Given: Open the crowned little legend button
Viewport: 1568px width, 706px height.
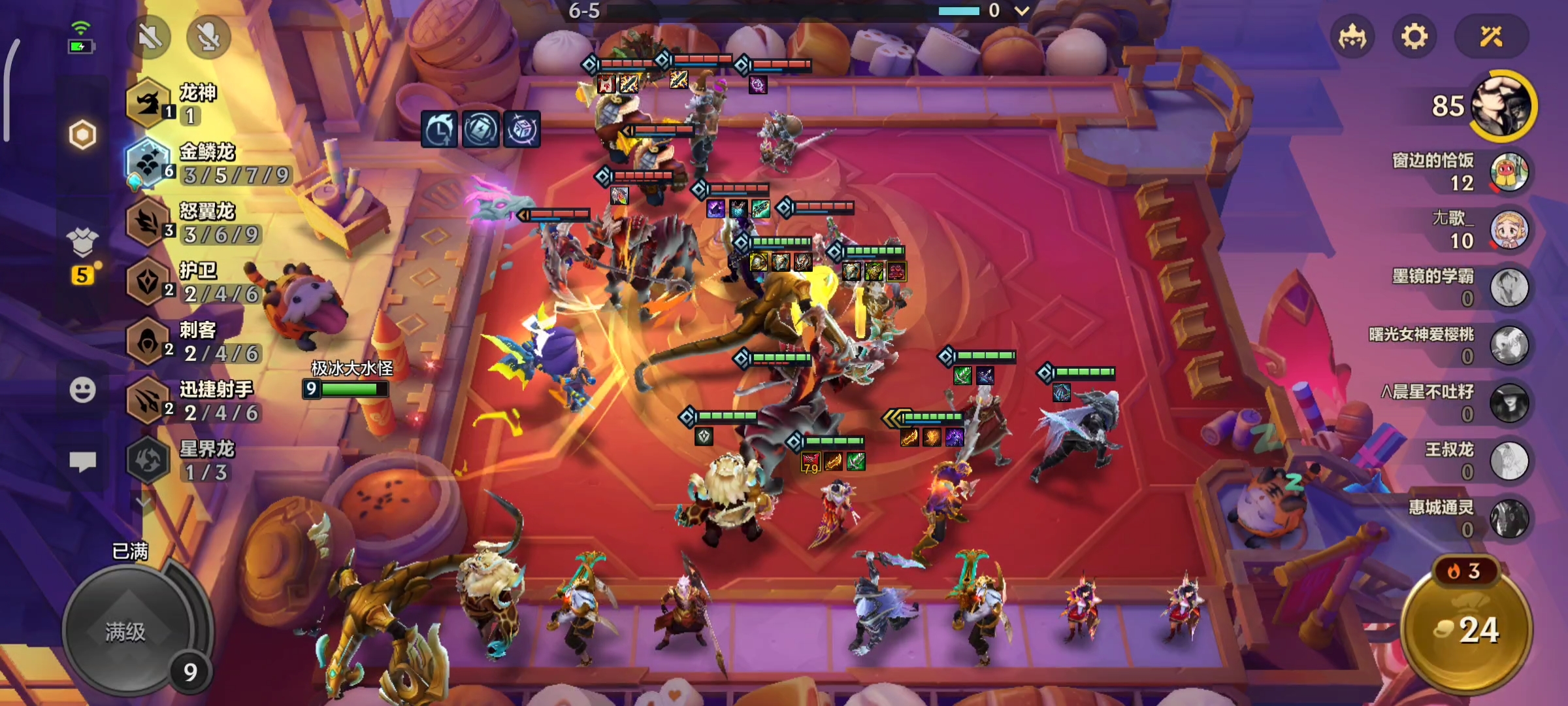Looking at the screenshot, I should pos(1352,37).
